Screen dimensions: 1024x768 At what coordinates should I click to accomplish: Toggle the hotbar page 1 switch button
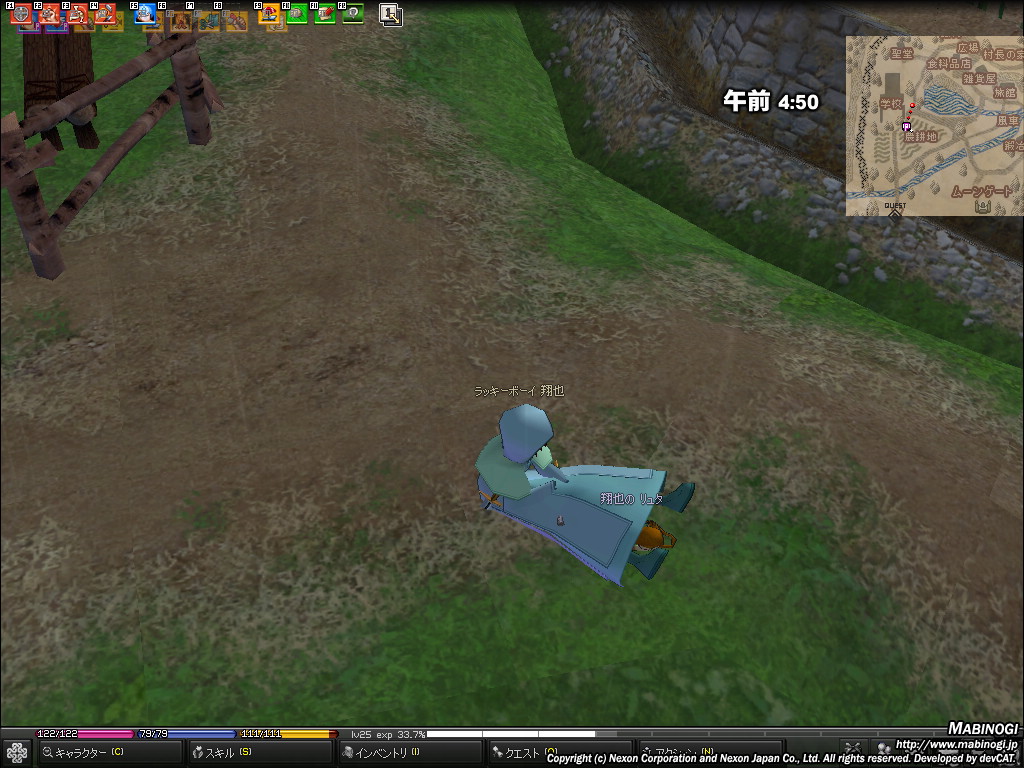tap(390, 15)
